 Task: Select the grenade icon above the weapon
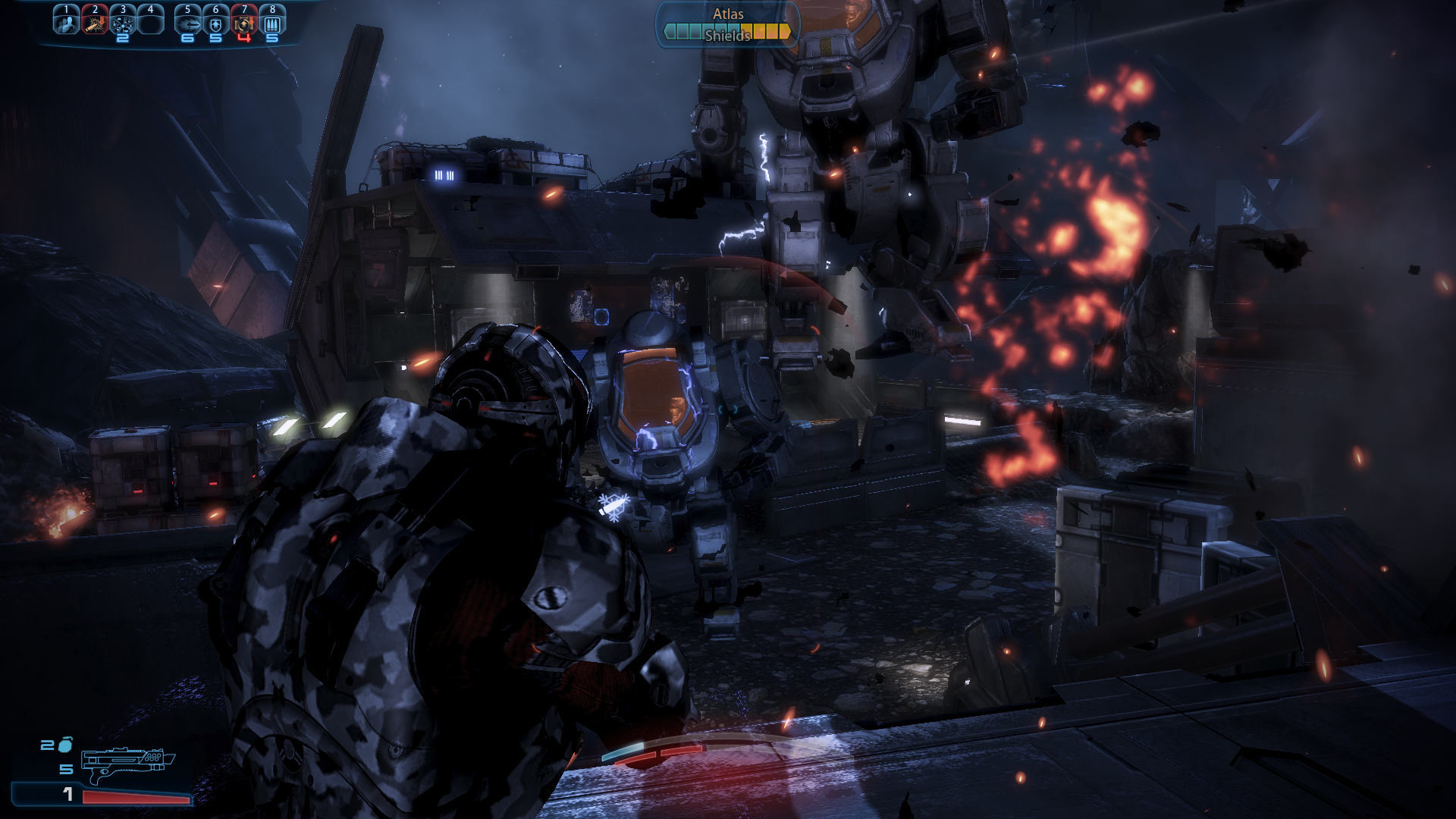point(65,744)
